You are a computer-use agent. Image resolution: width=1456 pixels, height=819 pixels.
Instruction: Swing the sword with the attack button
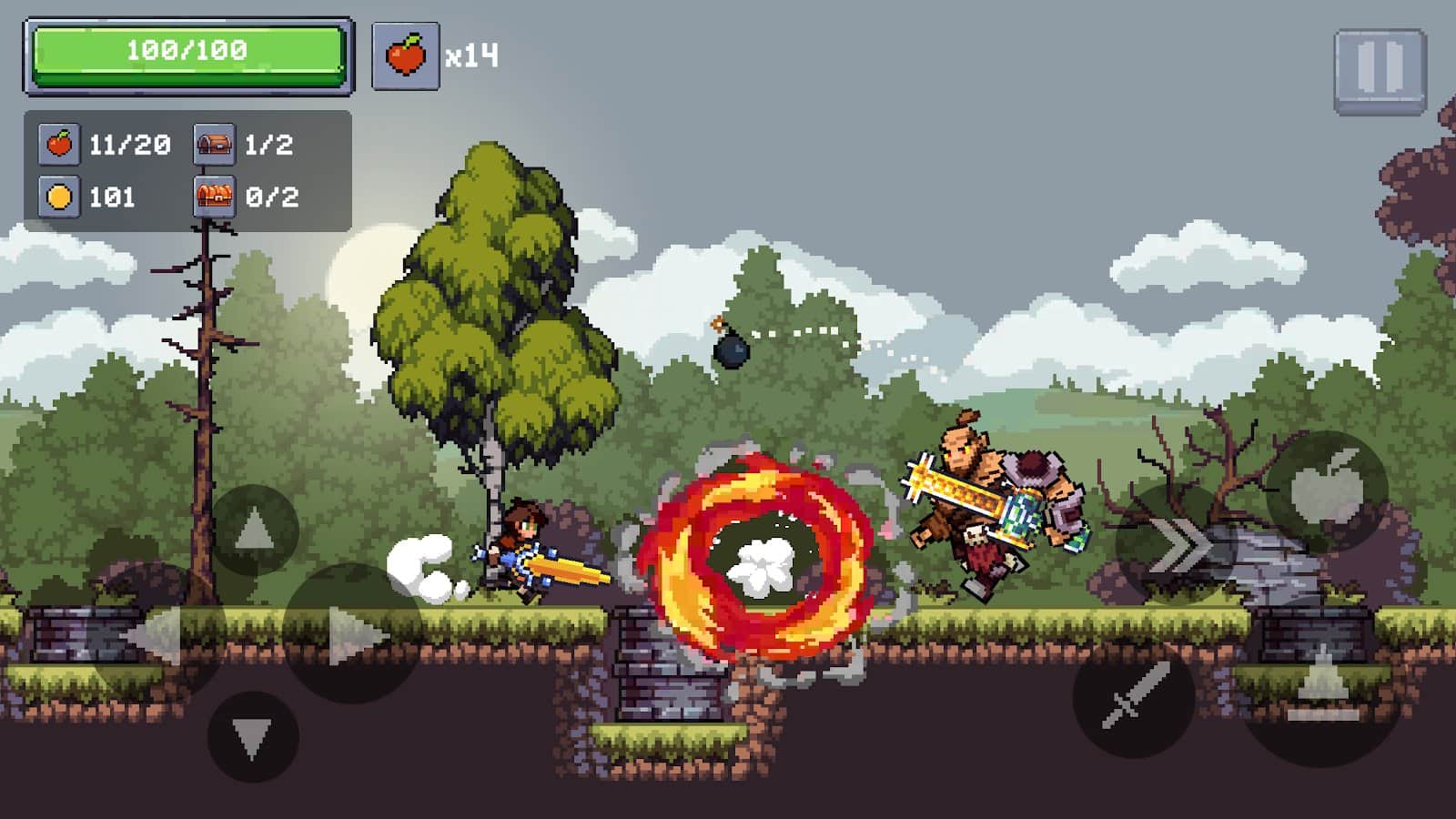(x=1134, y=696)
